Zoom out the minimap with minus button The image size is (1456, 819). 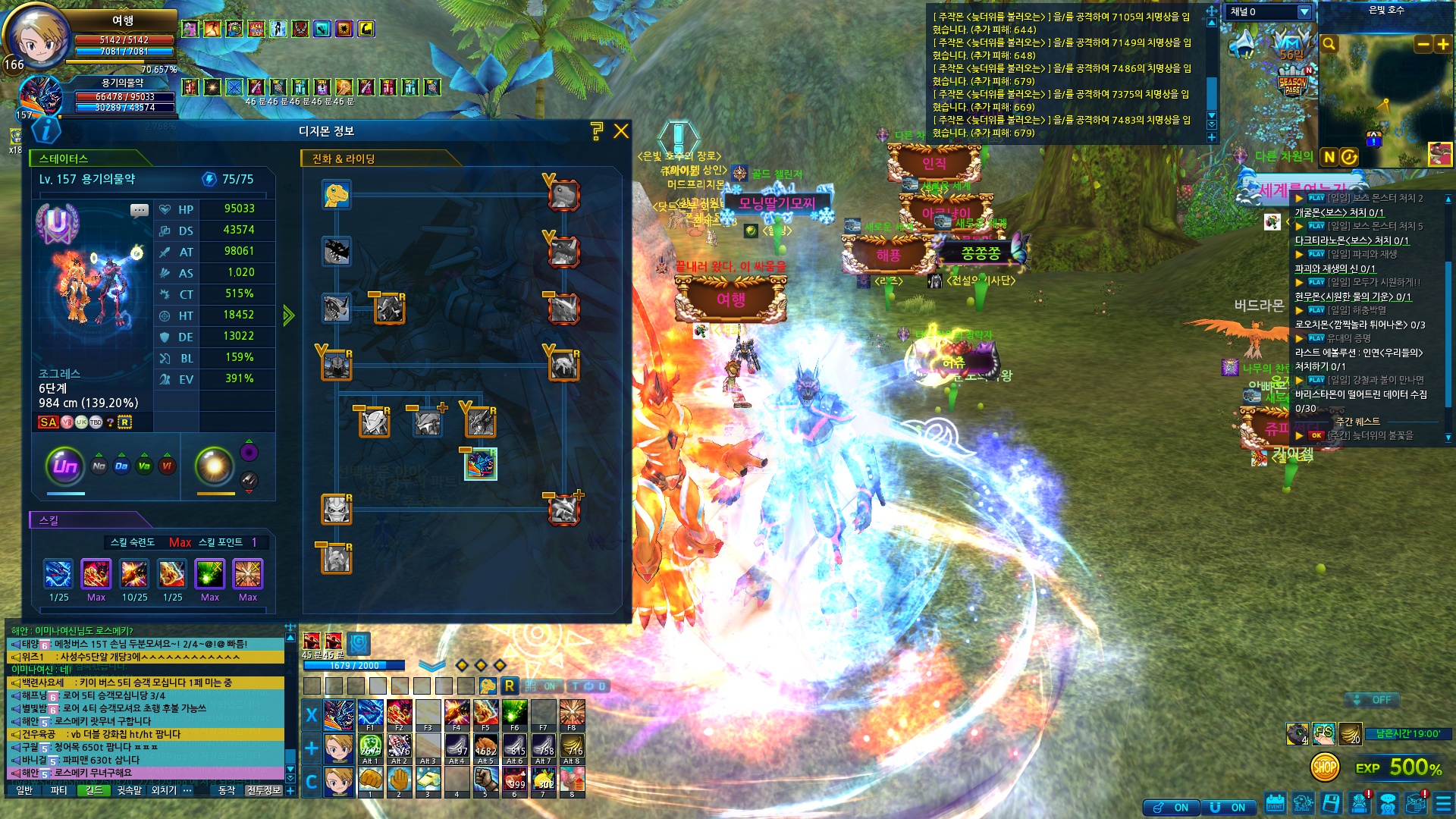(x=1423, y=45)
